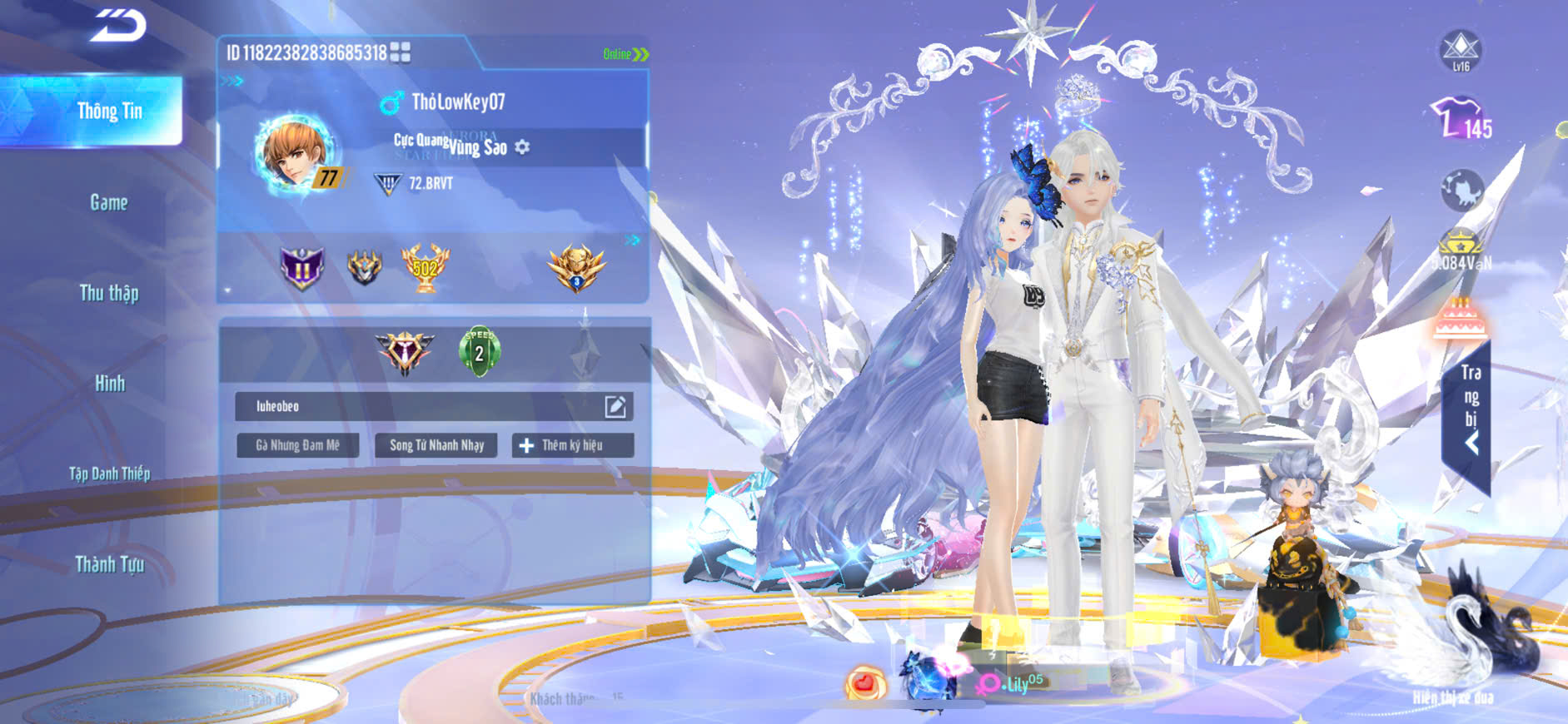This screenshot has width=1568, height=724.
Task: Open the Thành Tựu tab
Action: (109, 564)
